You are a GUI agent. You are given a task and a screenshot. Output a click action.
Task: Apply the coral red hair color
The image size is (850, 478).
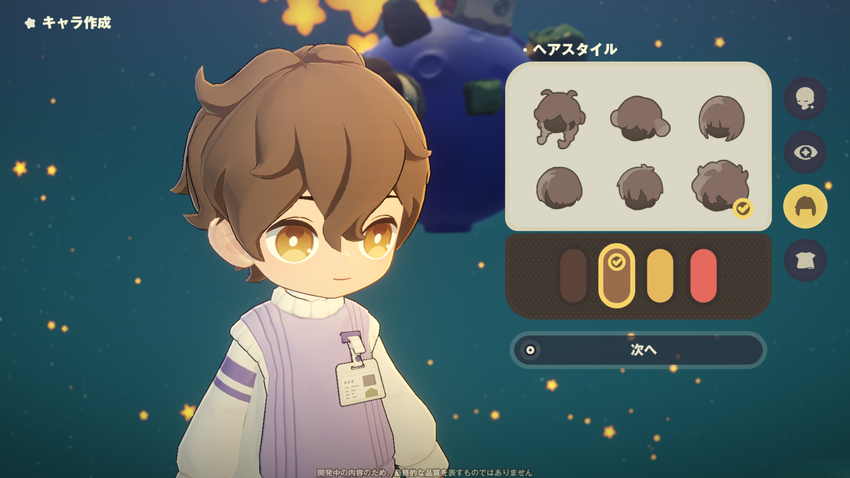tap(704, 276)
